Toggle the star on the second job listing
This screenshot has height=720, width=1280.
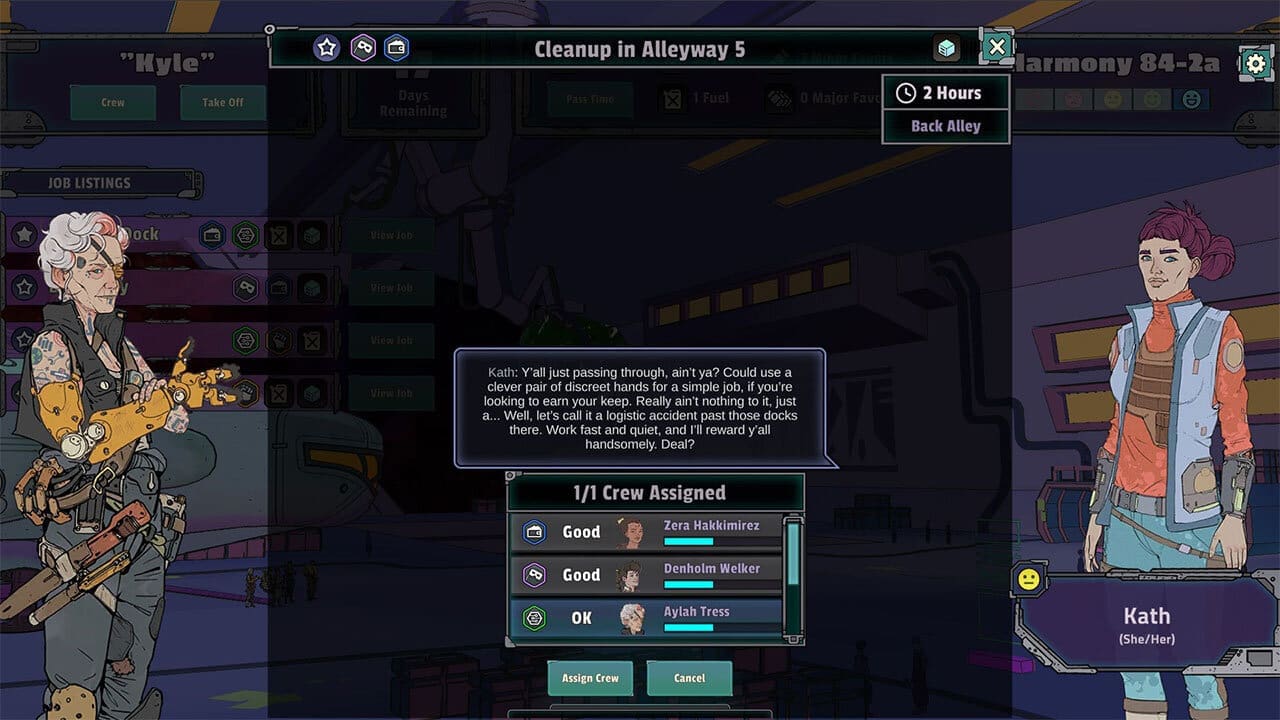point(23,287)
